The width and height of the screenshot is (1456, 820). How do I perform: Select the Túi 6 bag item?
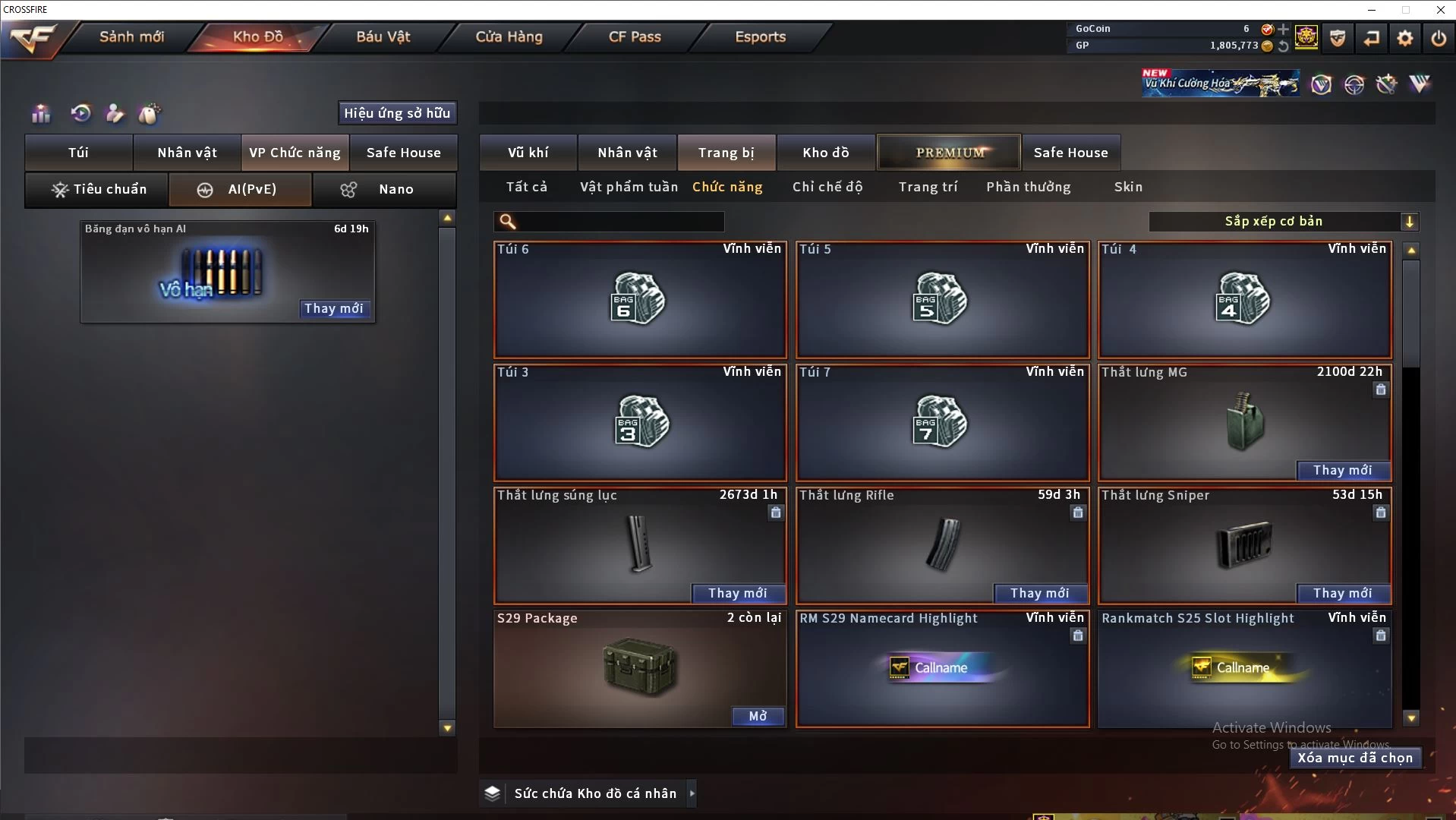pos(640,300)
